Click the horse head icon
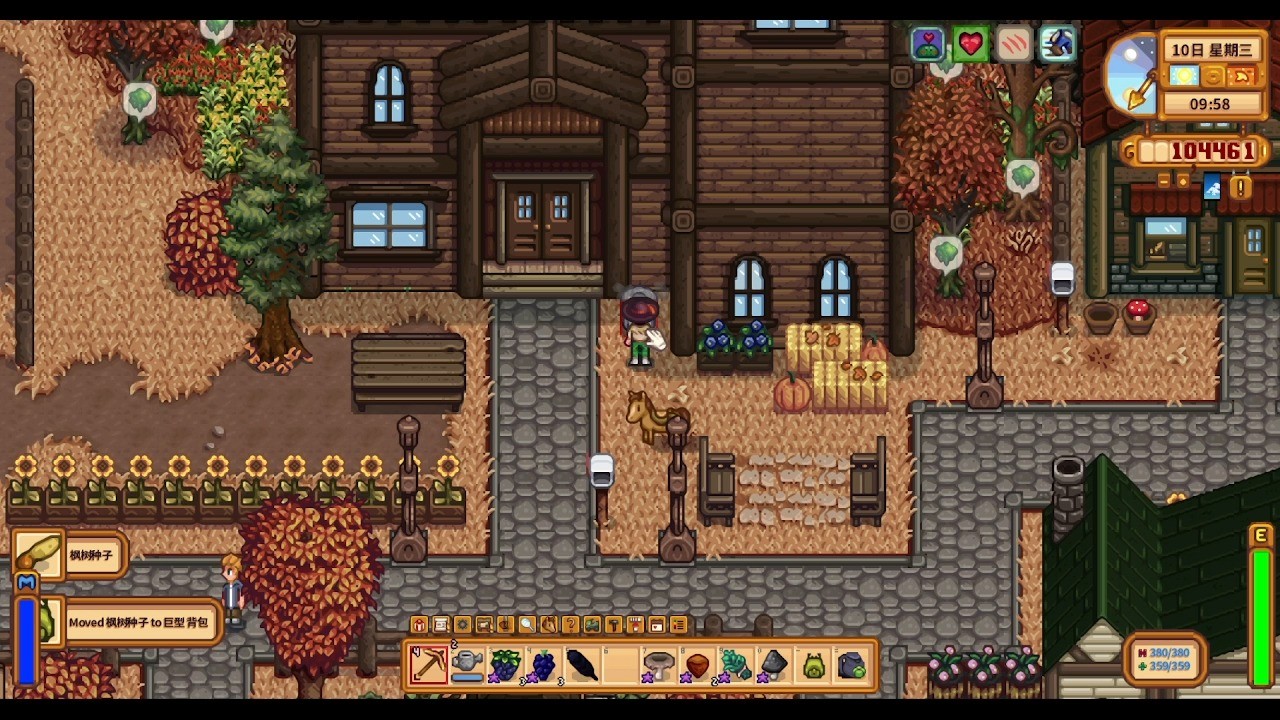This screenshot has height=720, width=1280. (549, 625)
